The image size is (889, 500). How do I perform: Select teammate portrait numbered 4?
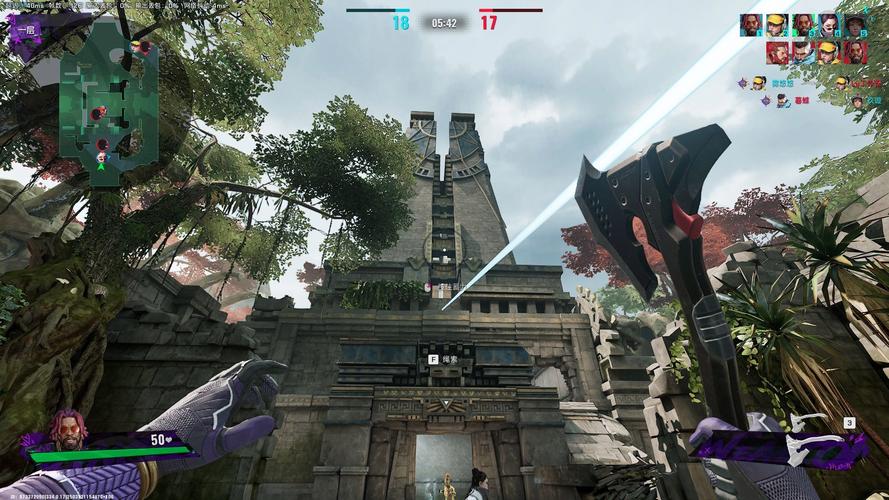828,24
